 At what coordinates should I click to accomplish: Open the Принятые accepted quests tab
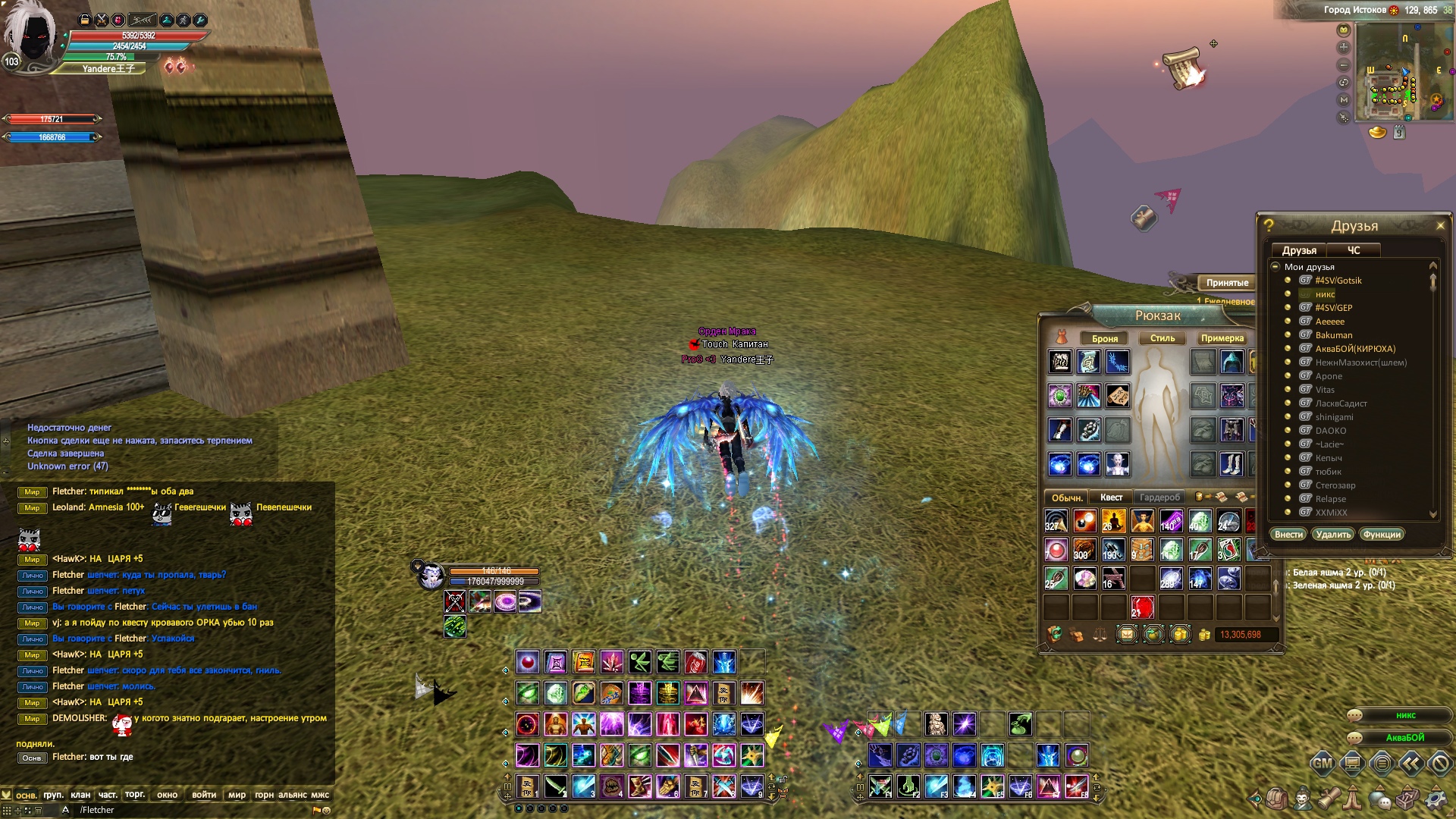1227,283
